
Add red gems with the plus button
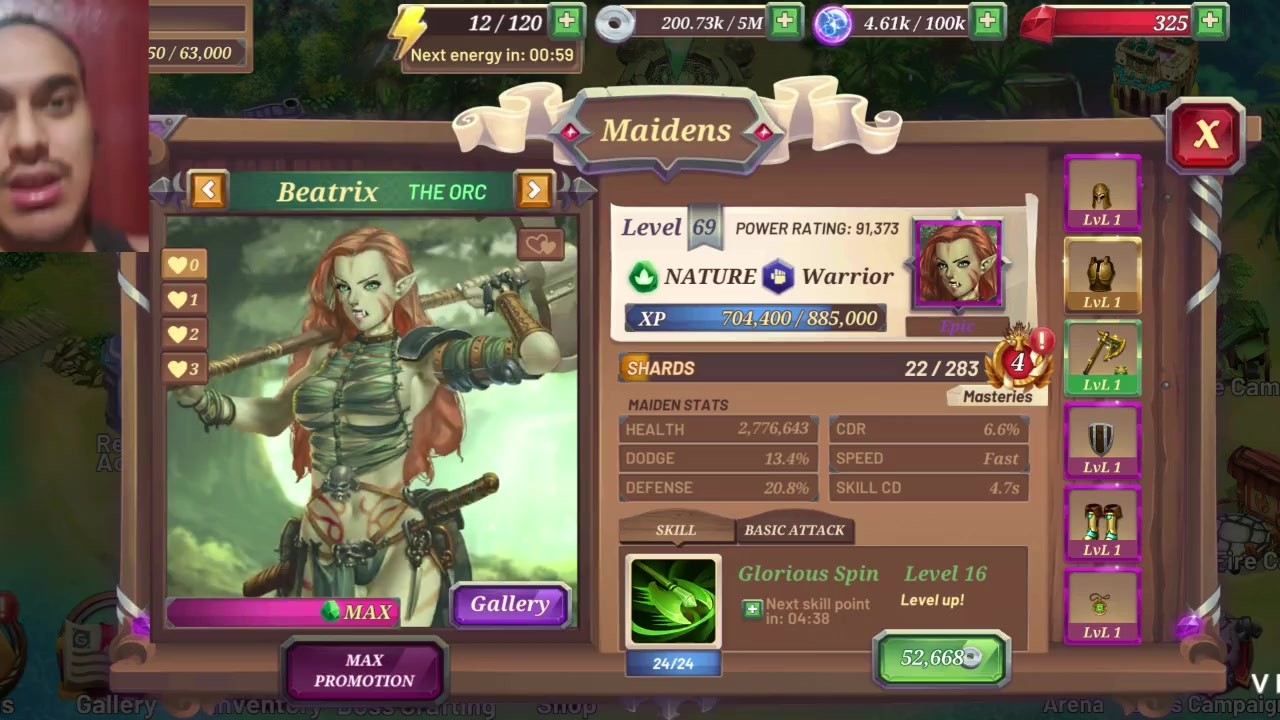[x=1210, y=21]
